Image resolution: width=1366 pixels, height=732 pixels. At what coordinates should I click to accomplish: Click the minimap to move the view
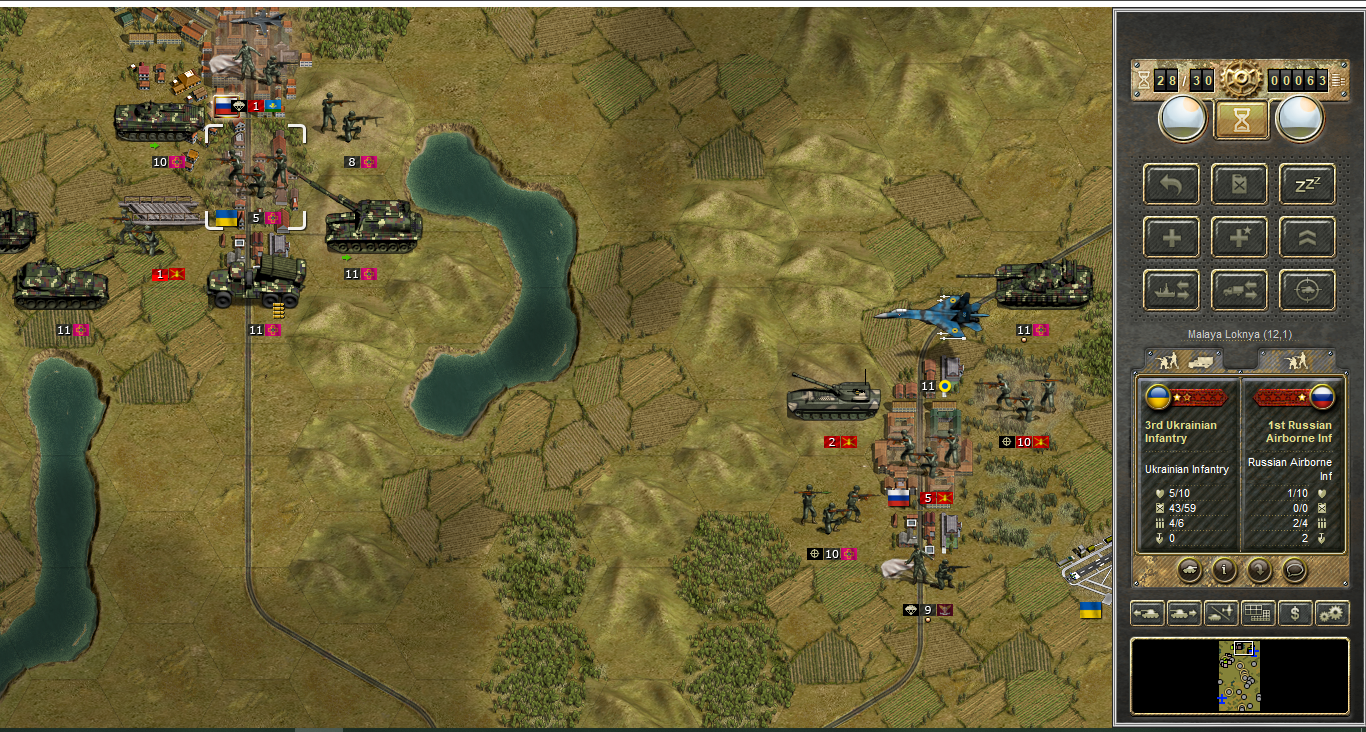1239,676
